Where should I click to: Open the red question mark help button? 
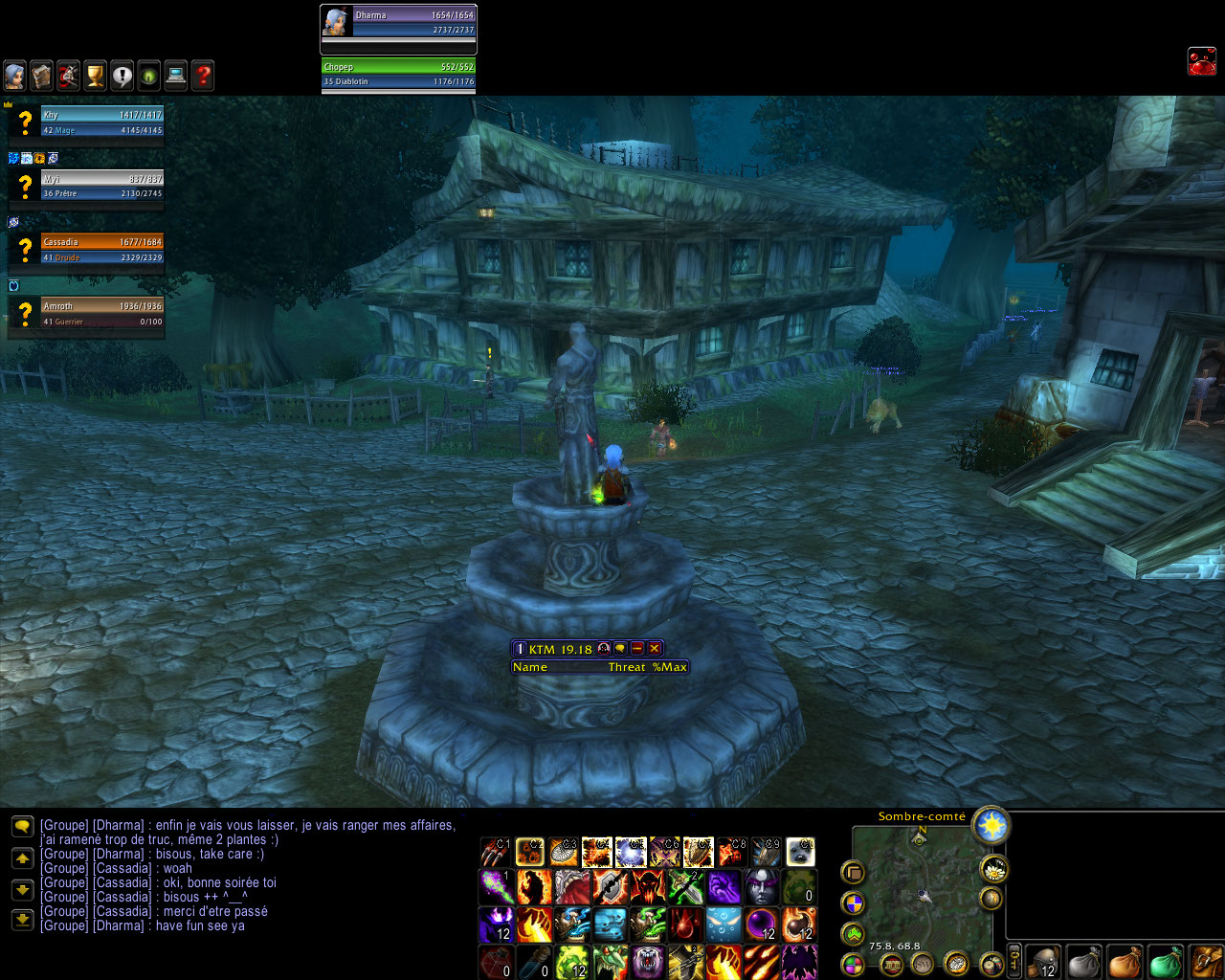pos(202,76)
